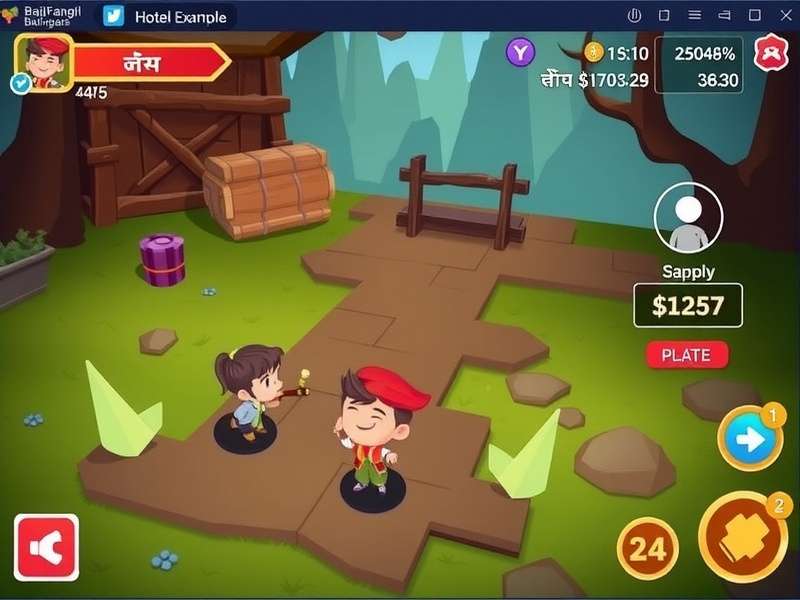Close the emulator window
Viewport: 800px width, 600px height.
point(784,16)
